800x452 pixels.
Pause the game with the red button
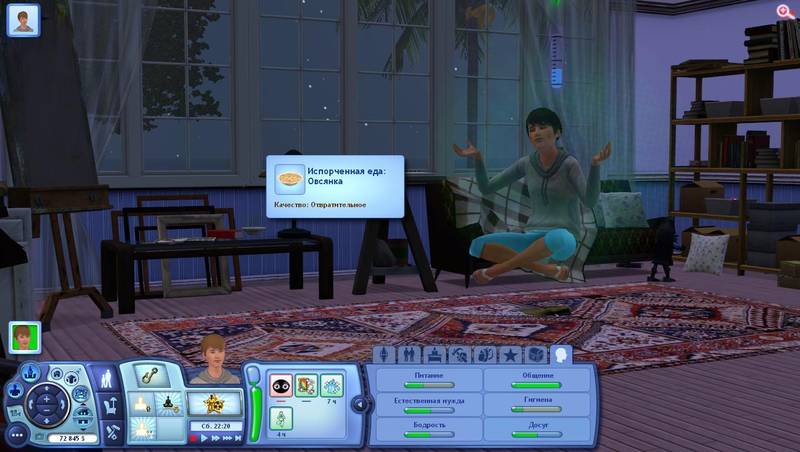coord(194,438)
